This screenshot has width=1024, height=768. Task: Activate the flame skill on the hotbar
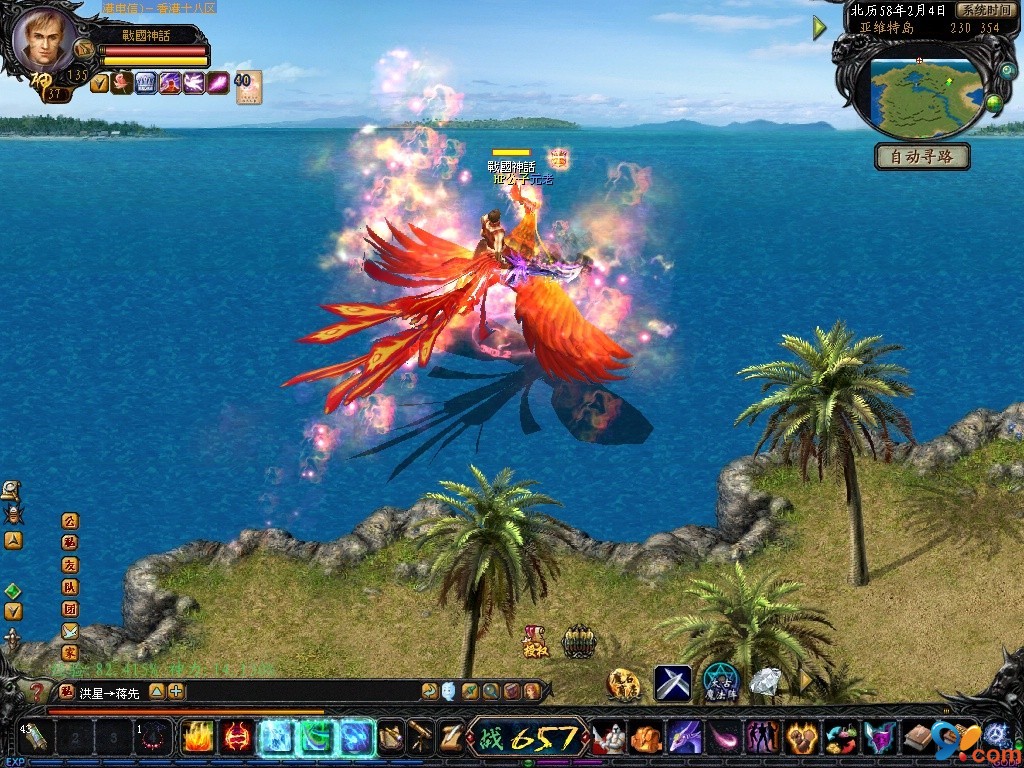pyautogui.click(x=197, y=738)
